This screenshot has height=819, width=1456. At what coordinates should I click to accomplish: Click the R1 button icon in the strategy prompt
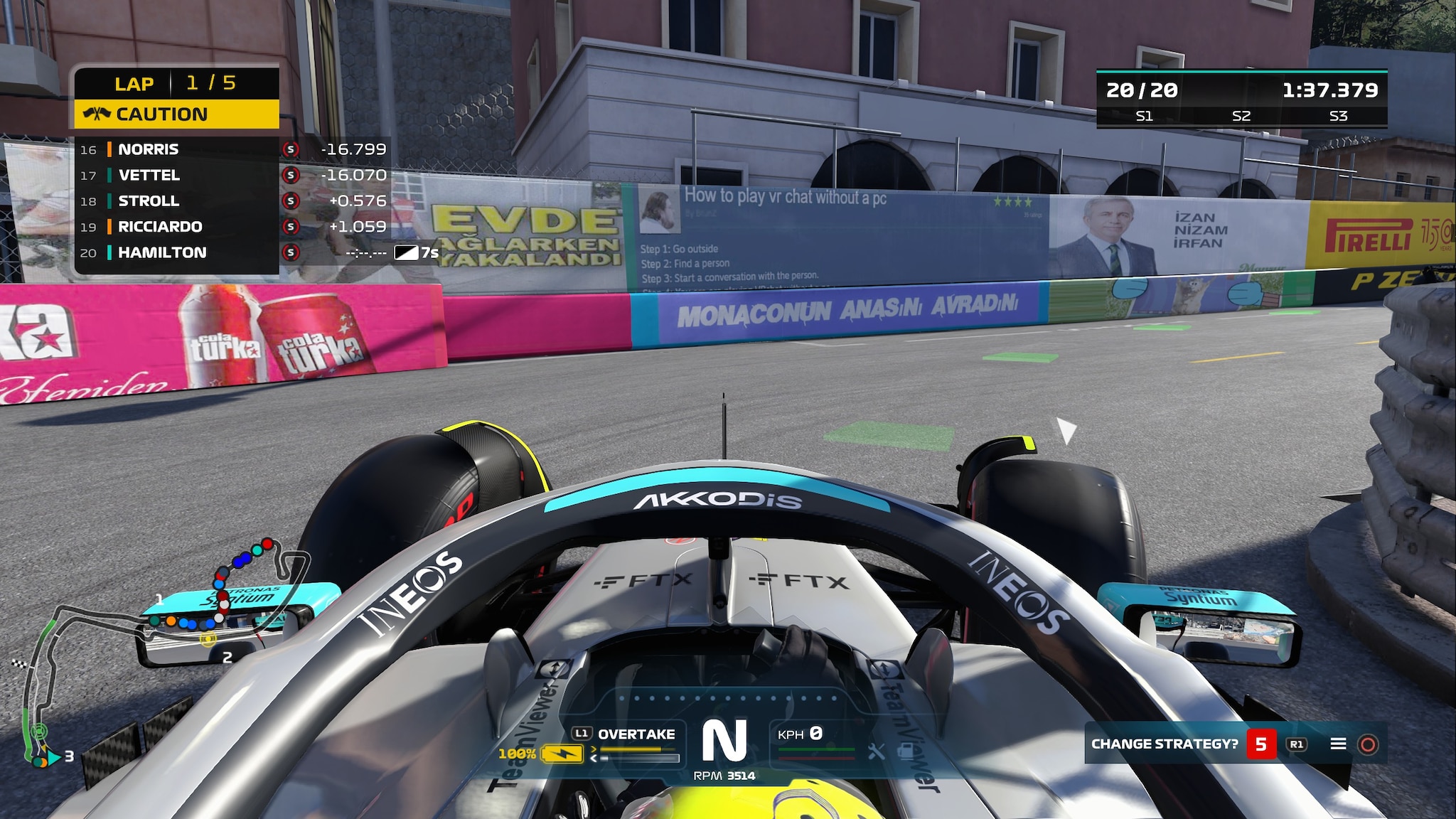point(1297,744)
